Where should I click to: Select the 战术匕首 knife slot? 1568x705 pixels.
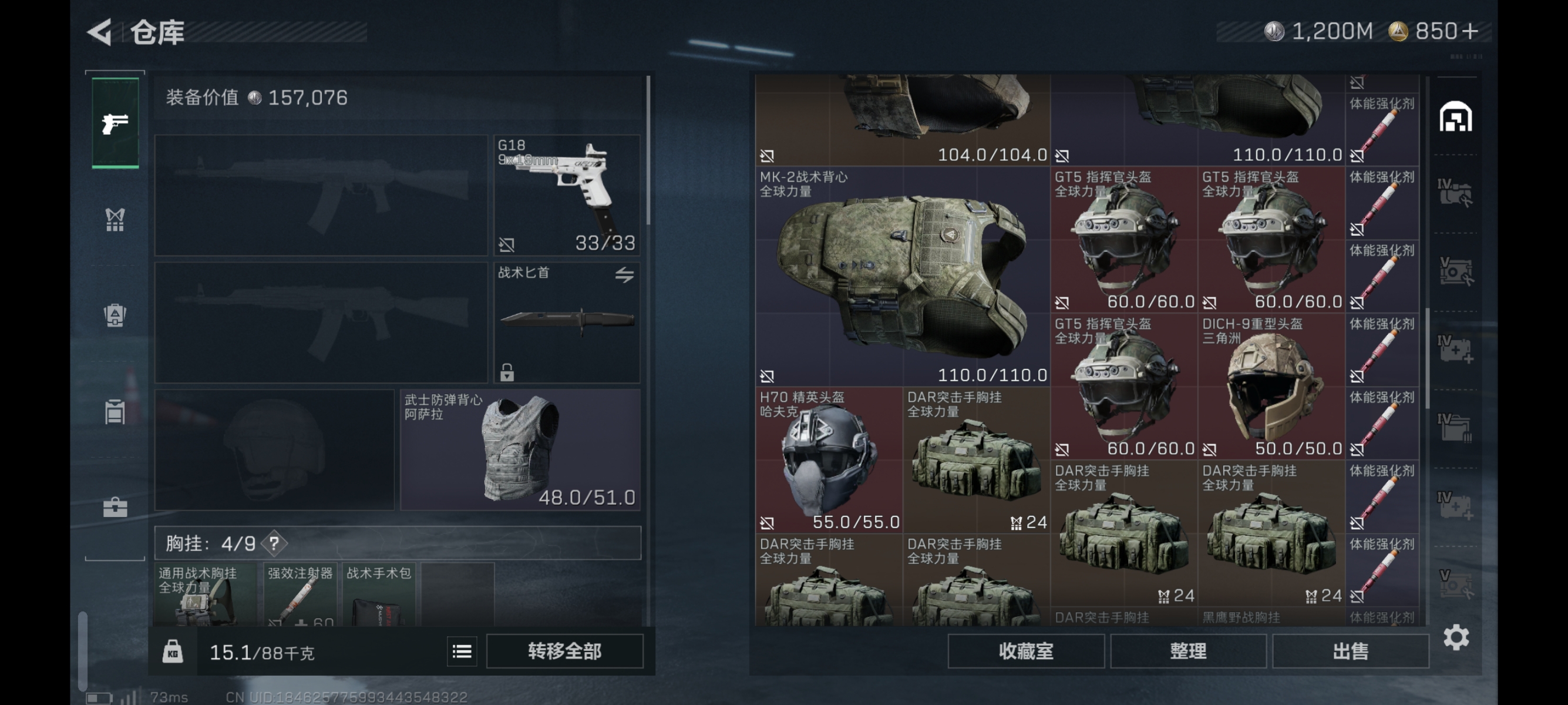[x=566, y=322]
